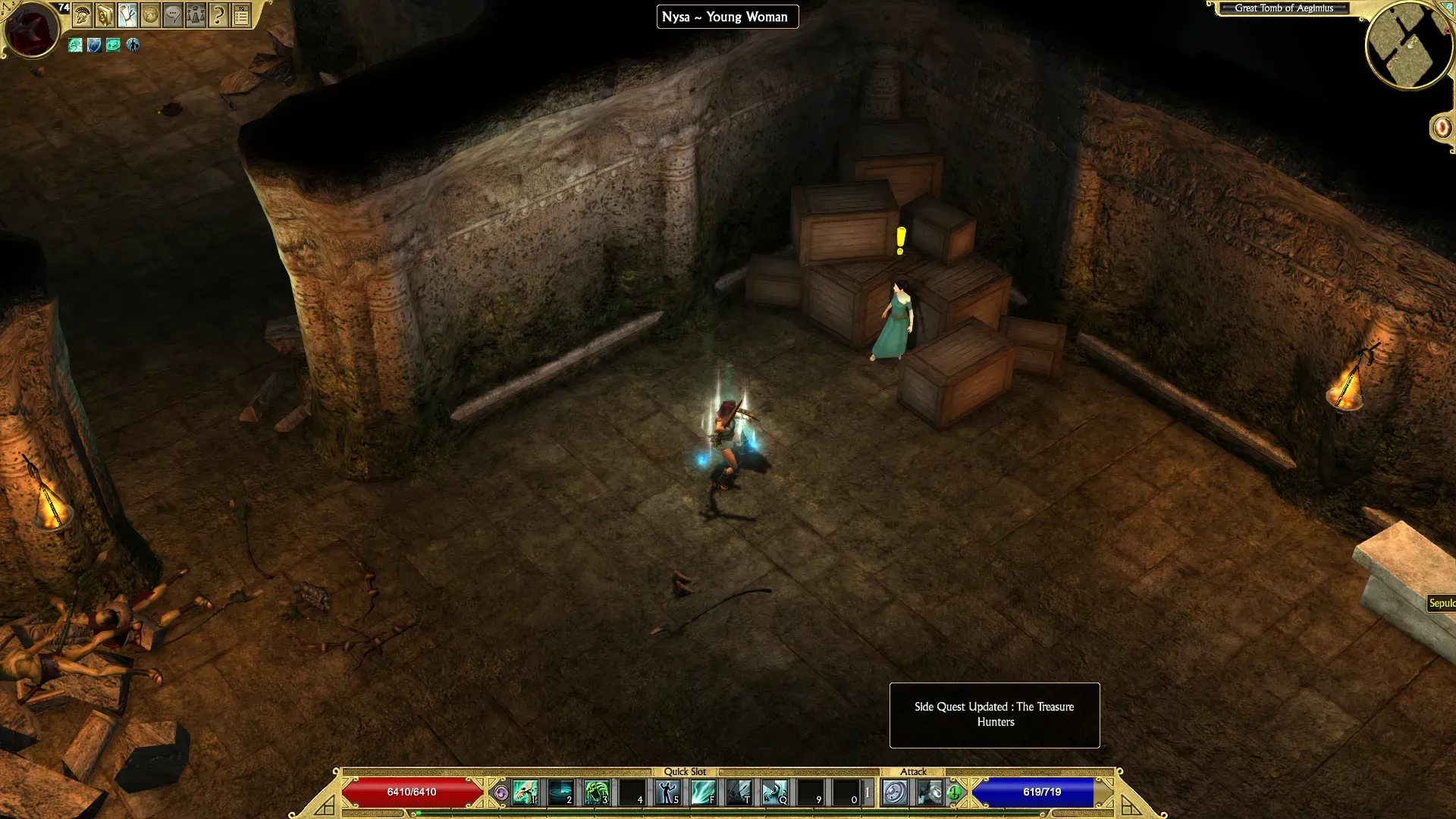The image size is (1456, 819).
Task: Open the skills book icon
Action: coord(105,15)
